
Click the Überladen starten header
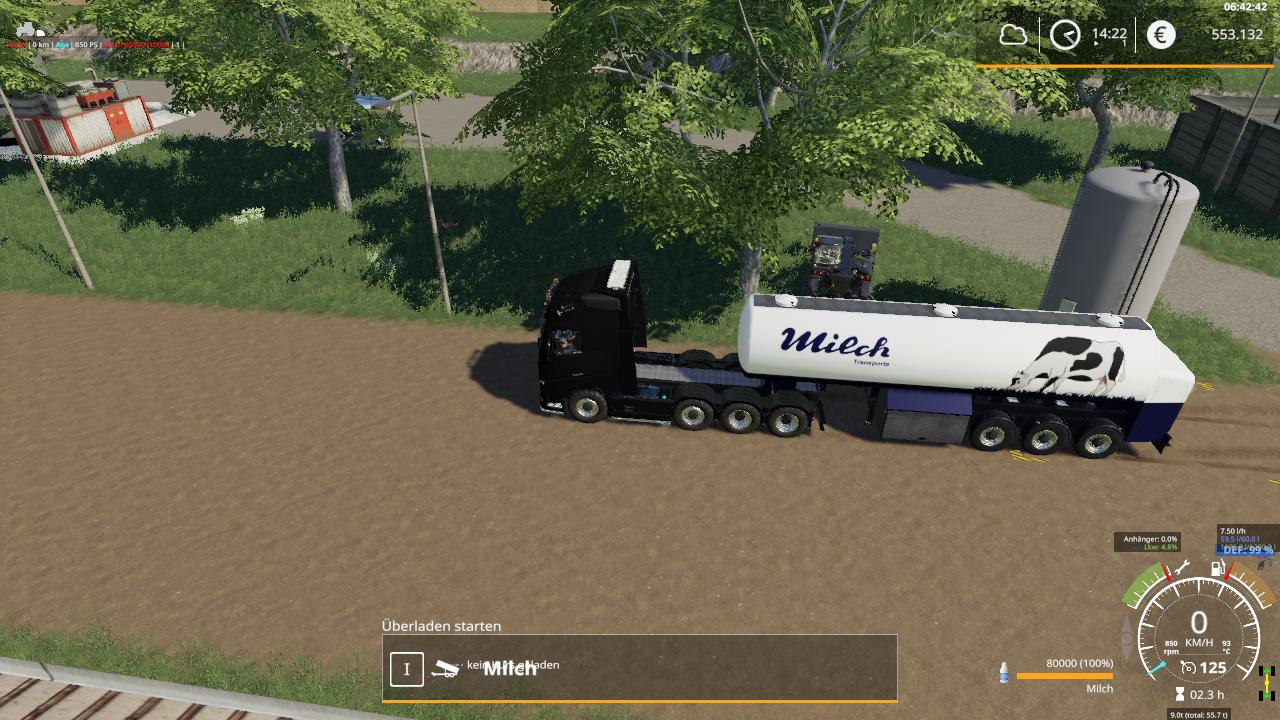point(440,626)
